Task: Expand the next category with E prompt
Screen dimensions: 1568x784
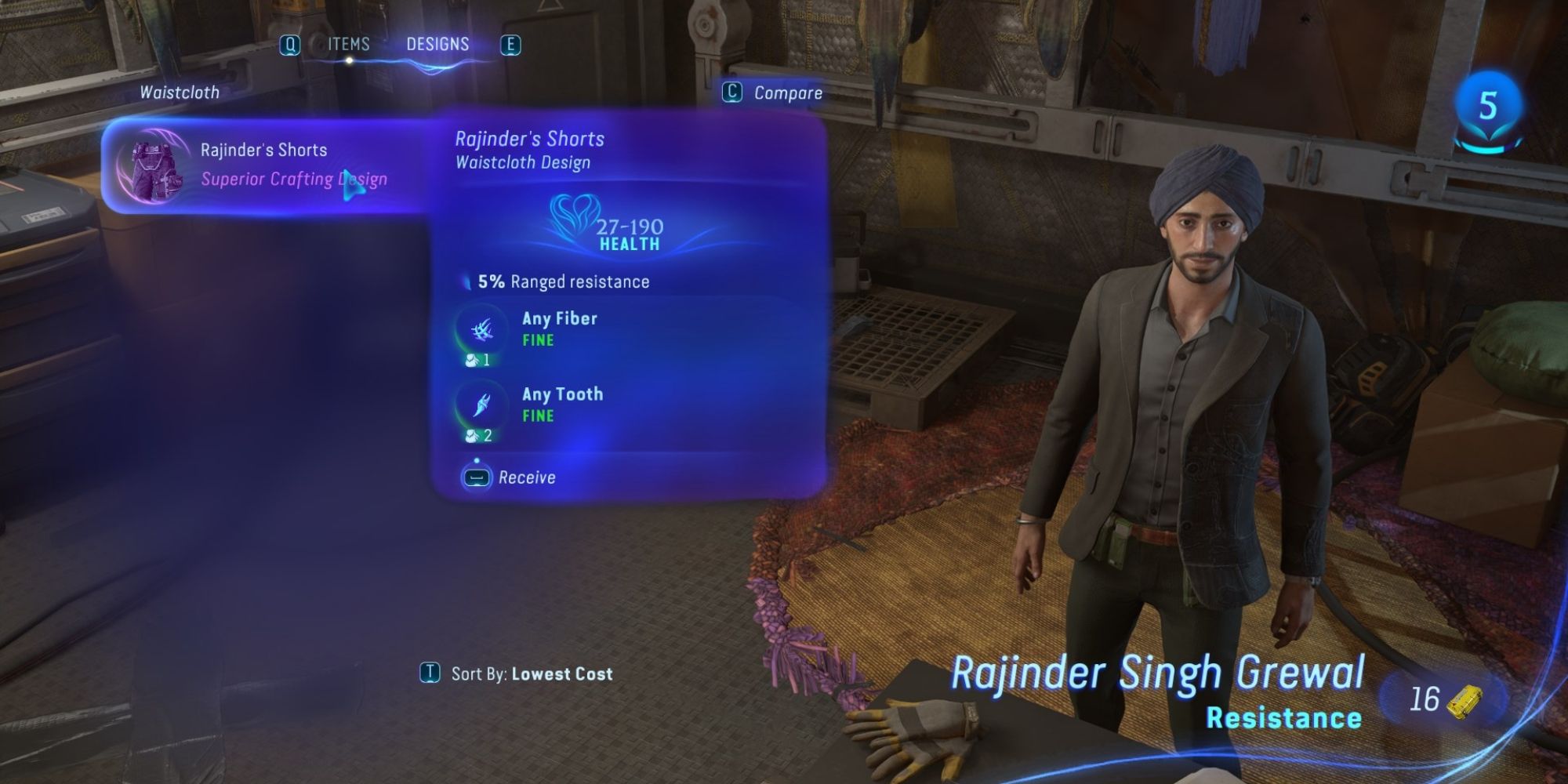Action: [512, 45]
